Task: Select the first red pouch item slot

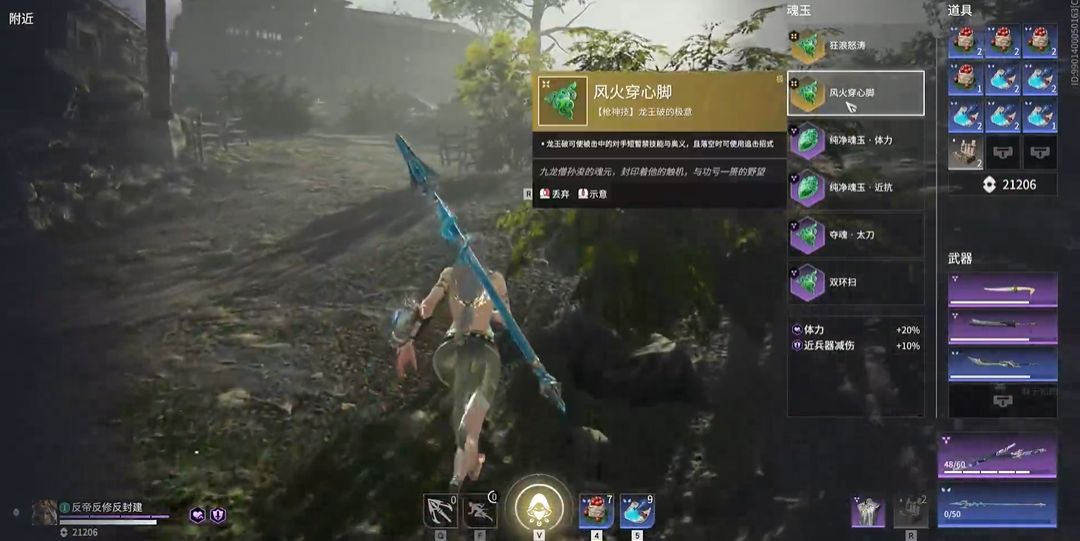Action: pyautogui.click(x=966, y=41)
